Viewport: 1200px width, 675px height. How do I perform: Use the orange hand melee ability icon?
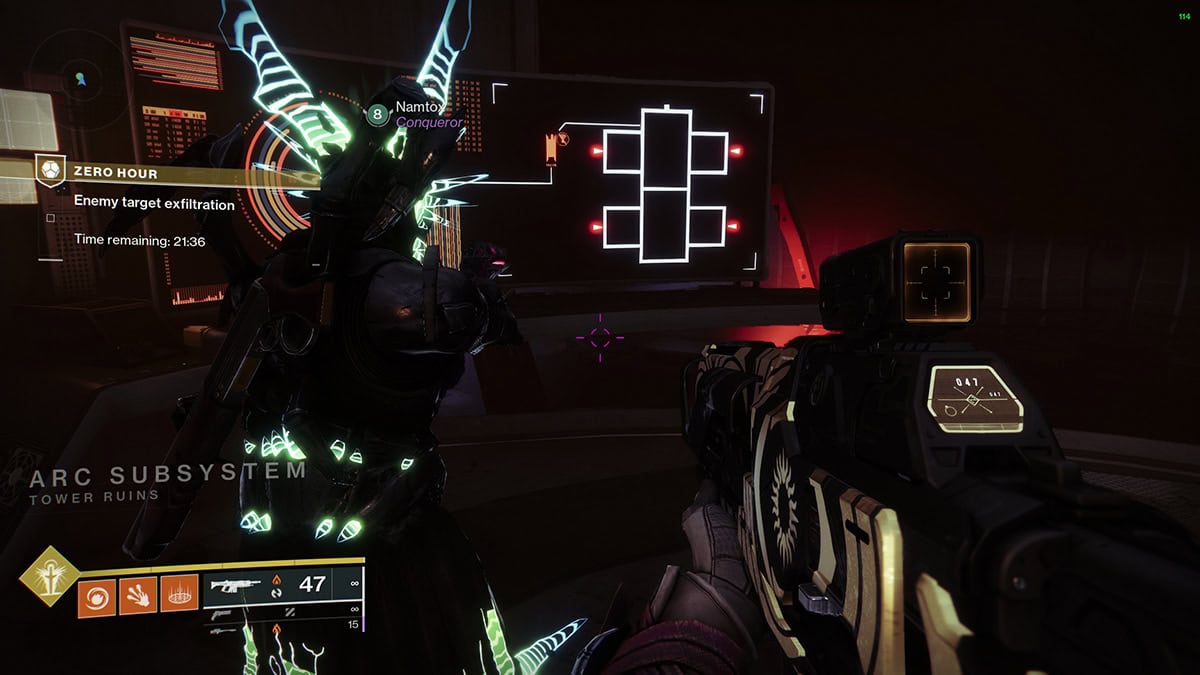tap(137, 598)
